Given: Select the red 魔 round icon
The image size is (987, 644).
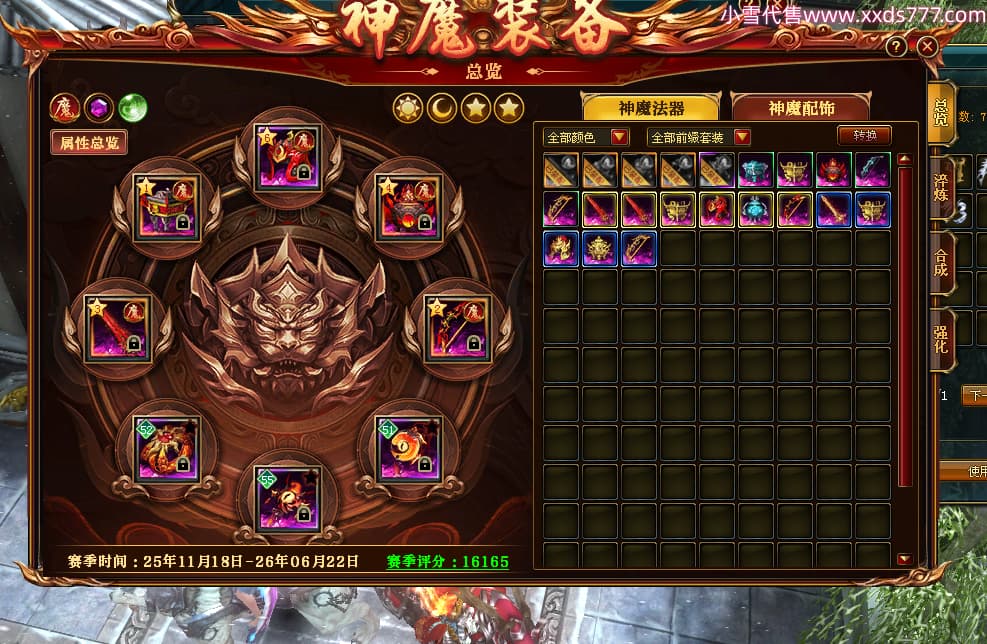Looking at the screenshot, I should pos(65,107).
